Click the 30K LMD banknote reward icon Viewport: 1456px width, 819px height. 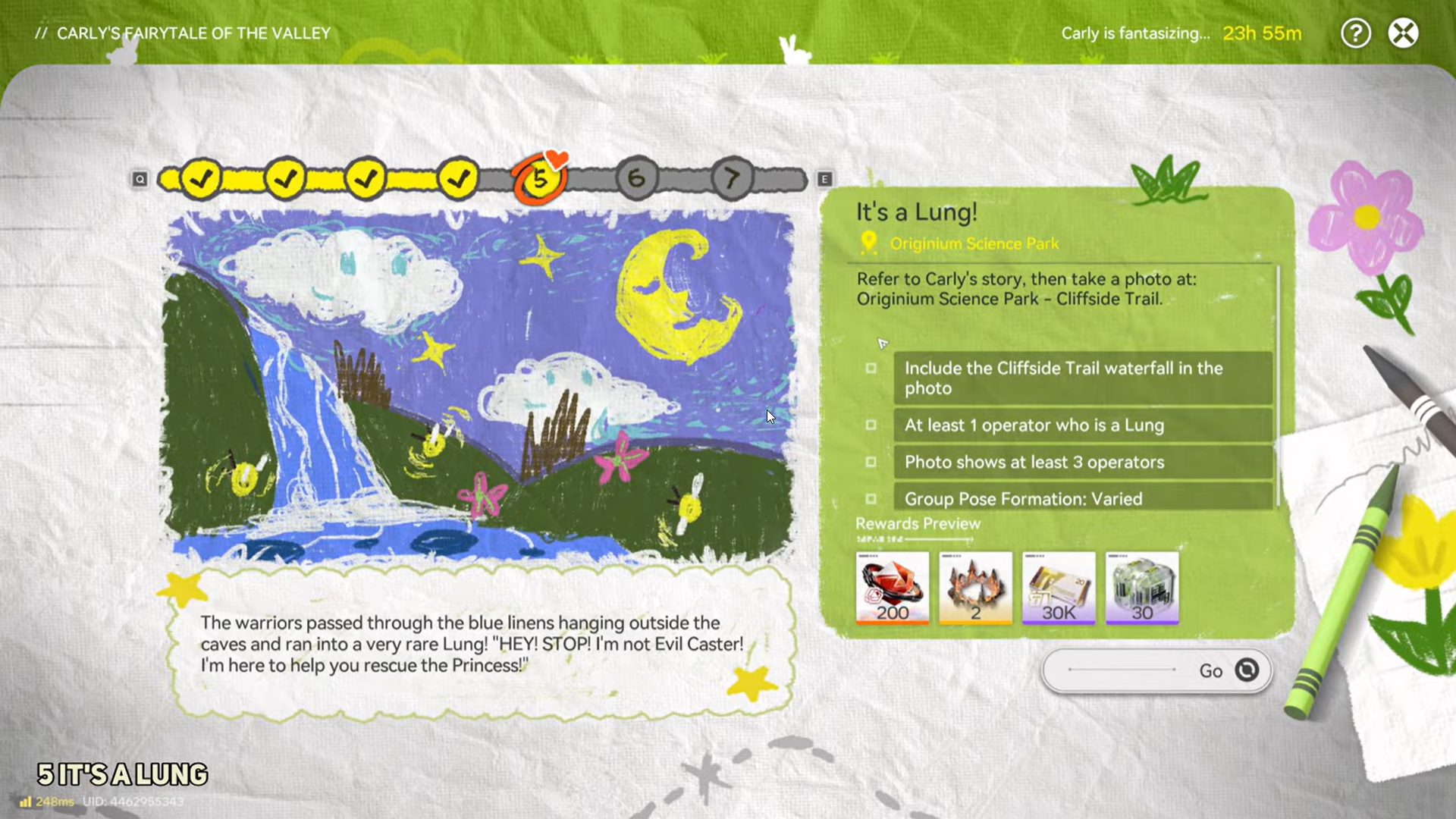1059,588
